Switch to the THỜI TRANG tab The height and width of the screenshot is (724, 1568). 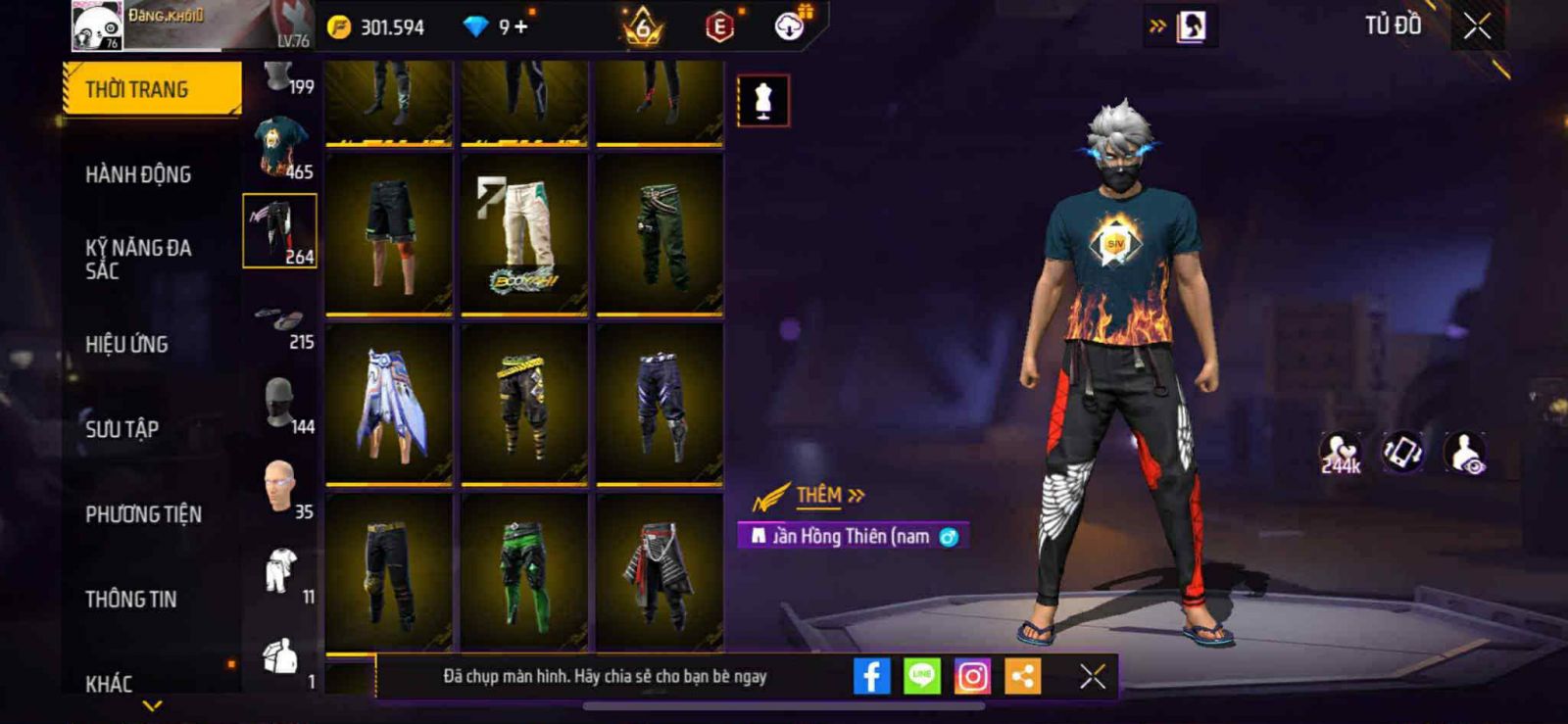tap(152, 89)
